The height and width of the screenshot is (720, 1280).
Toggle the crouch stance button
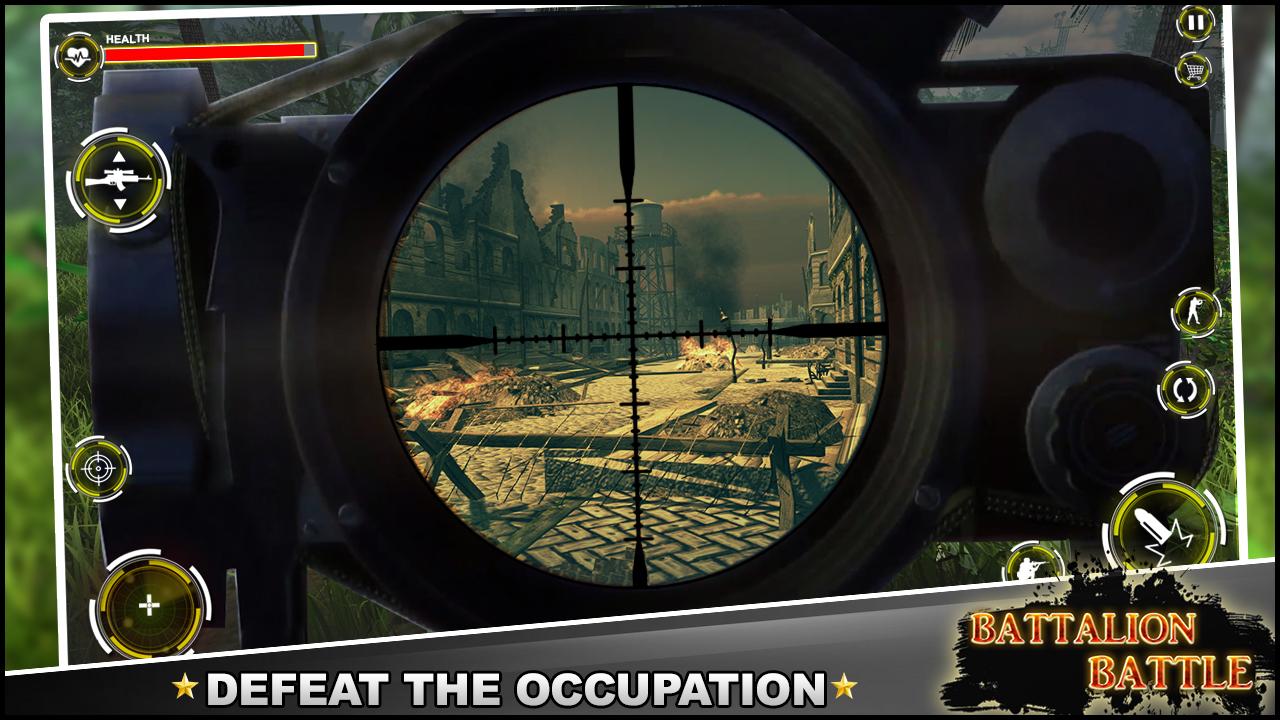click(1193, 310)
